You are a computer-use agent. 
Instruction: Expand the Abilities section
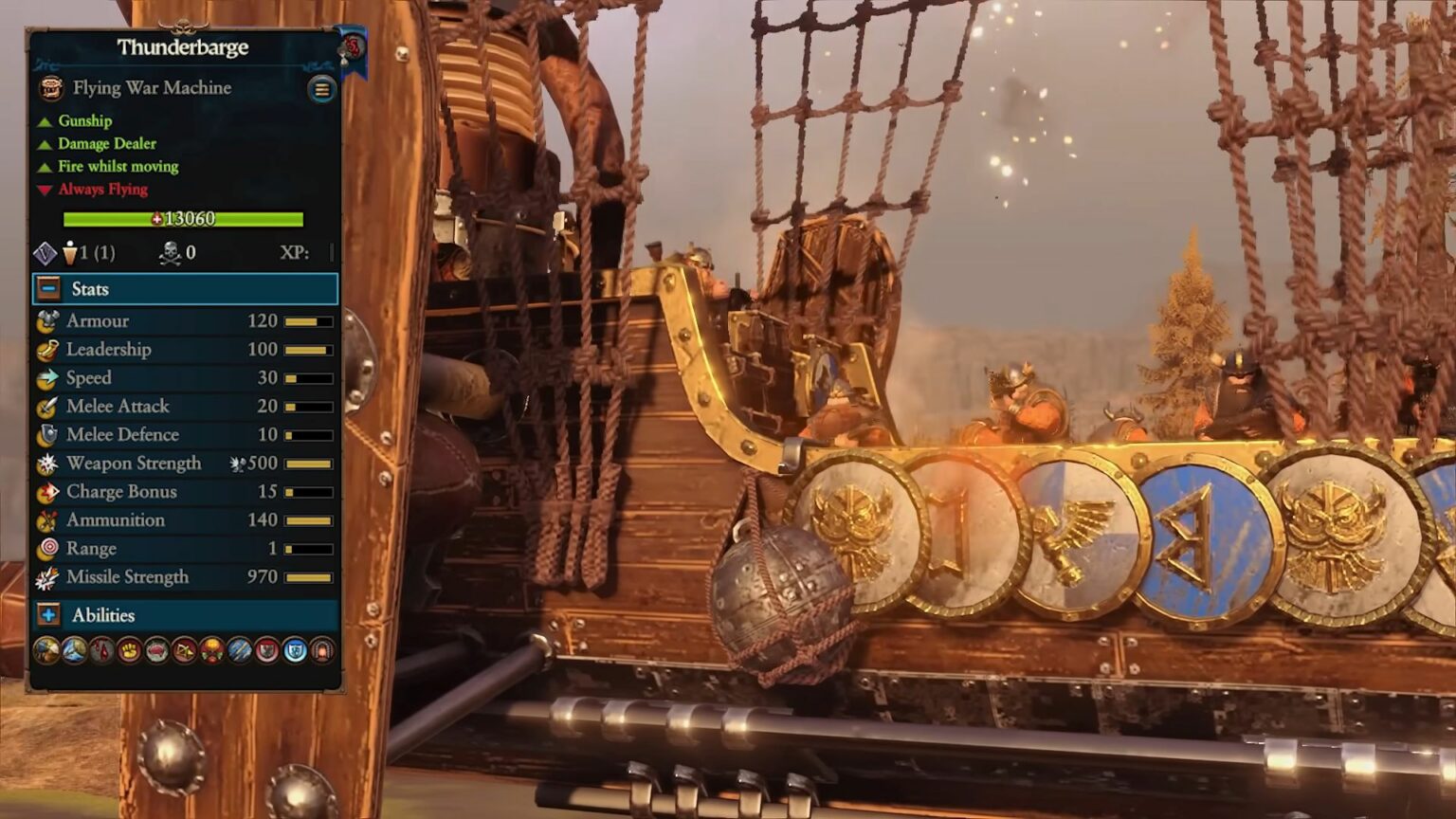49,615
